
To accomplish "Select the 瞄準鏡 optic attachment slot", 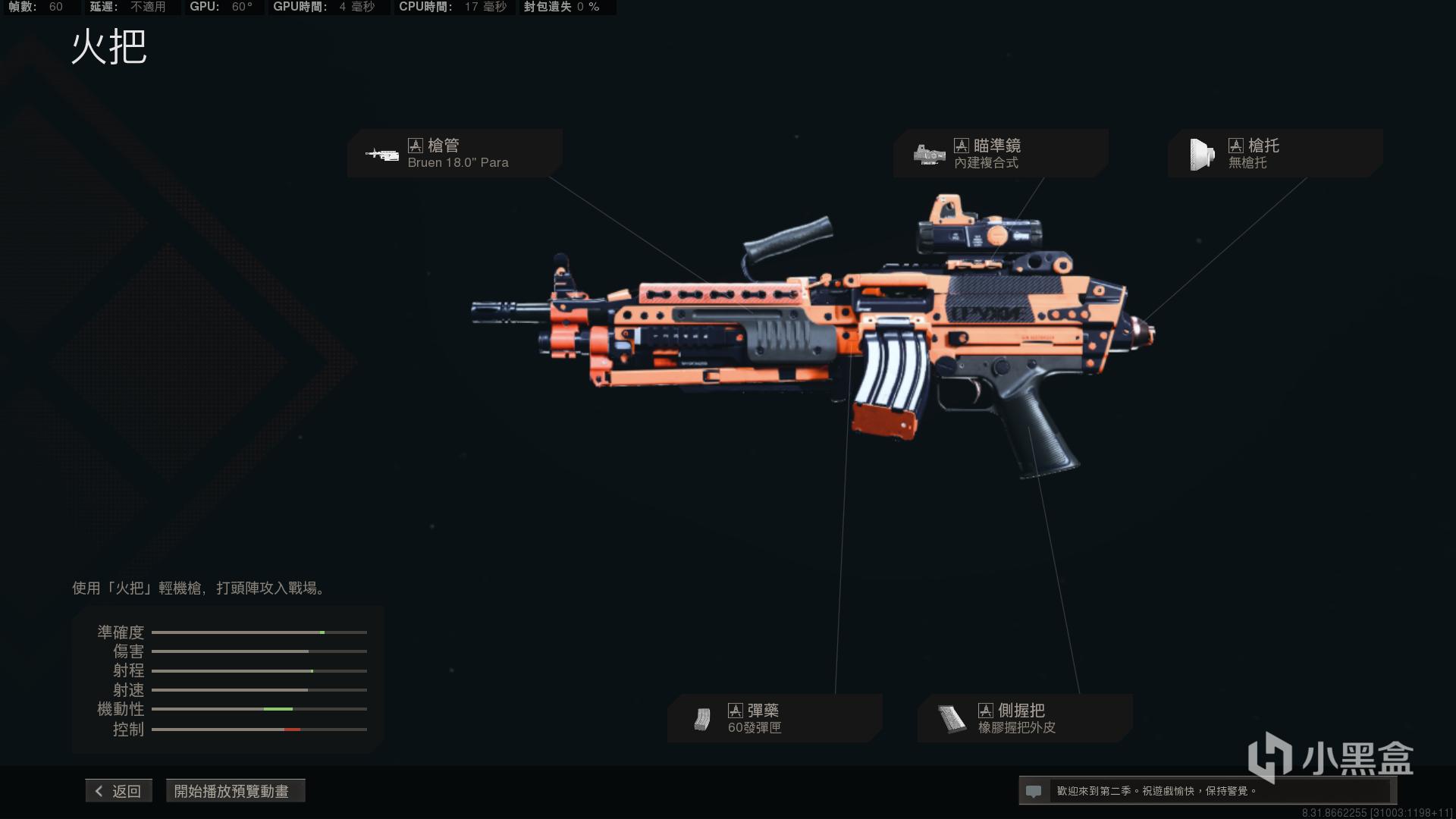I will pos(999,153).
